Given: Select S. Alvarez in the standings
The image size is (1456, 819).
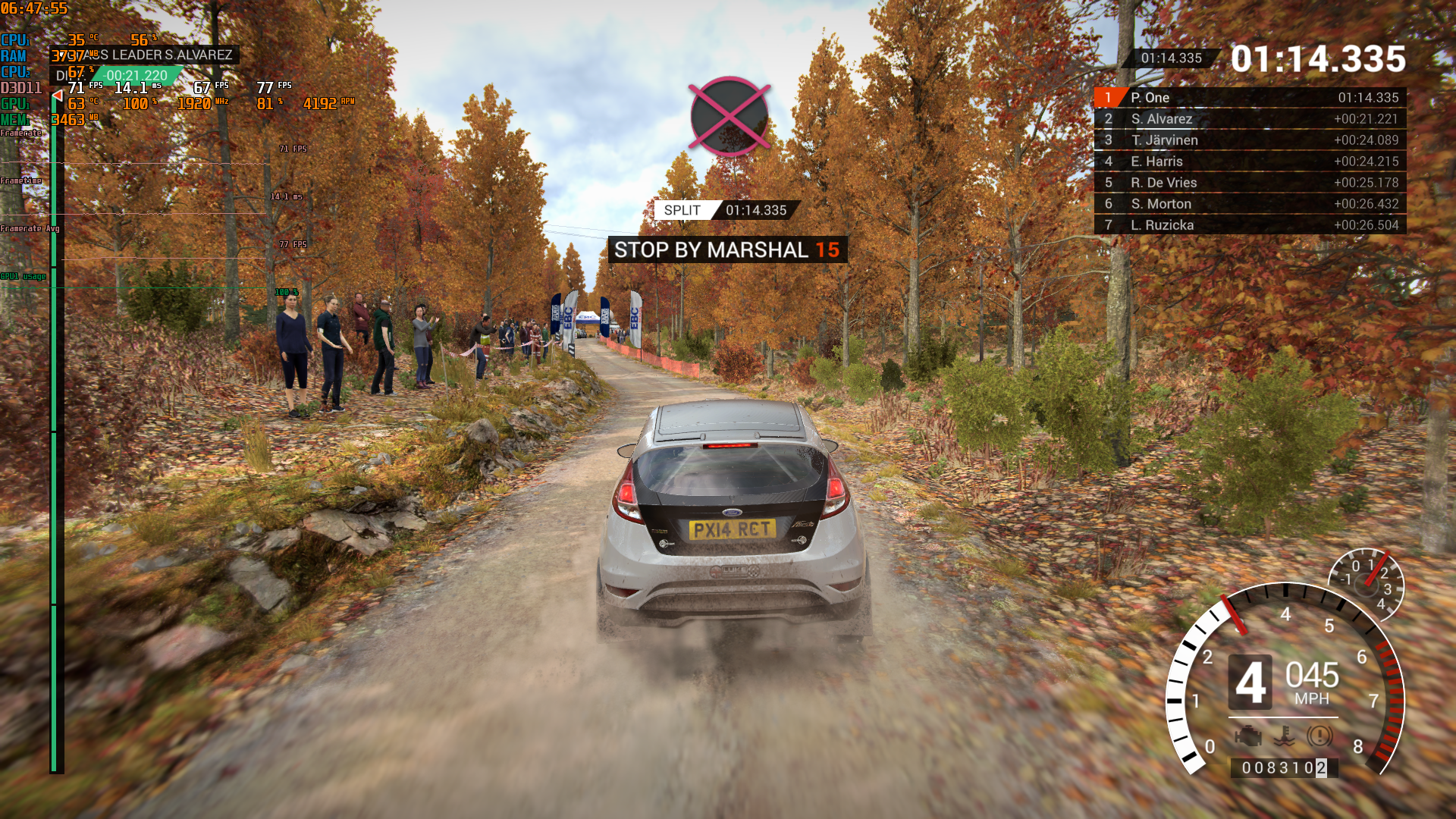Looking at the screenshot, I should (x=1250, y=119).
